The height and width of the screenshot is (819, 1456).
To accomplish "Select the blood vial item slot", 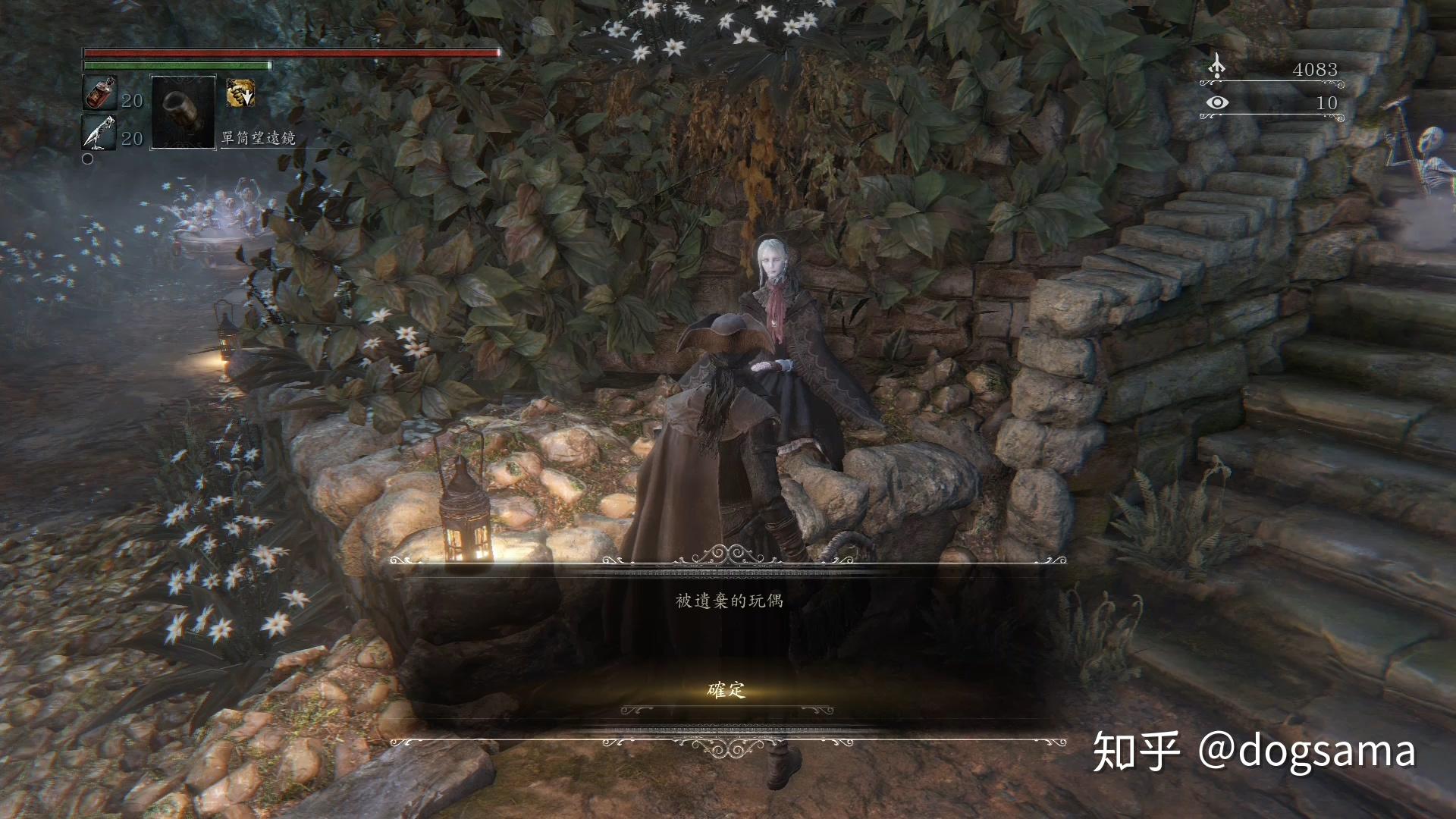I will [99, 94].
